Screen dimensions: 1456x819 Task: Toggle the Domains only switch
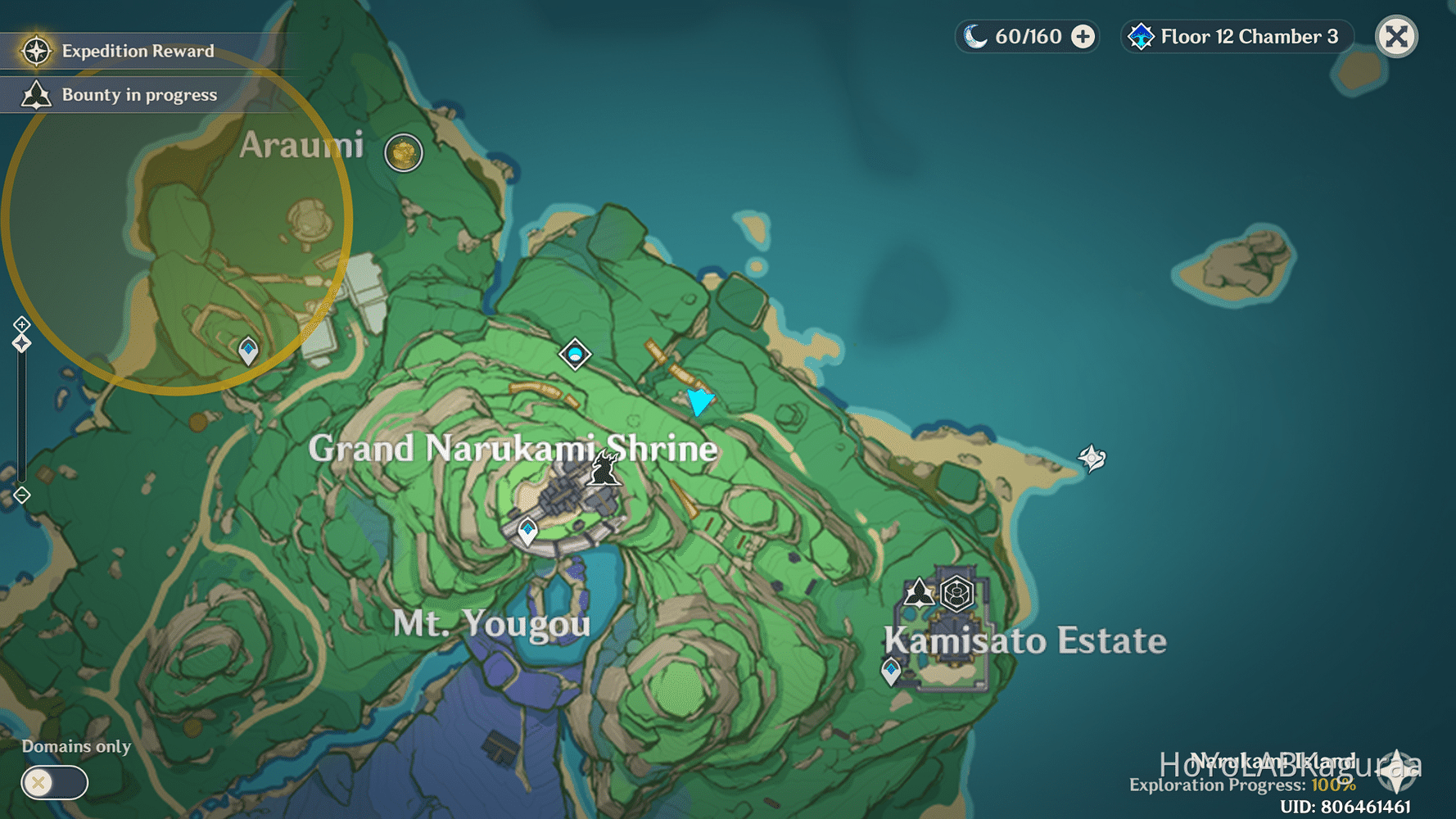pyautogui.click(x=54, y=783)
